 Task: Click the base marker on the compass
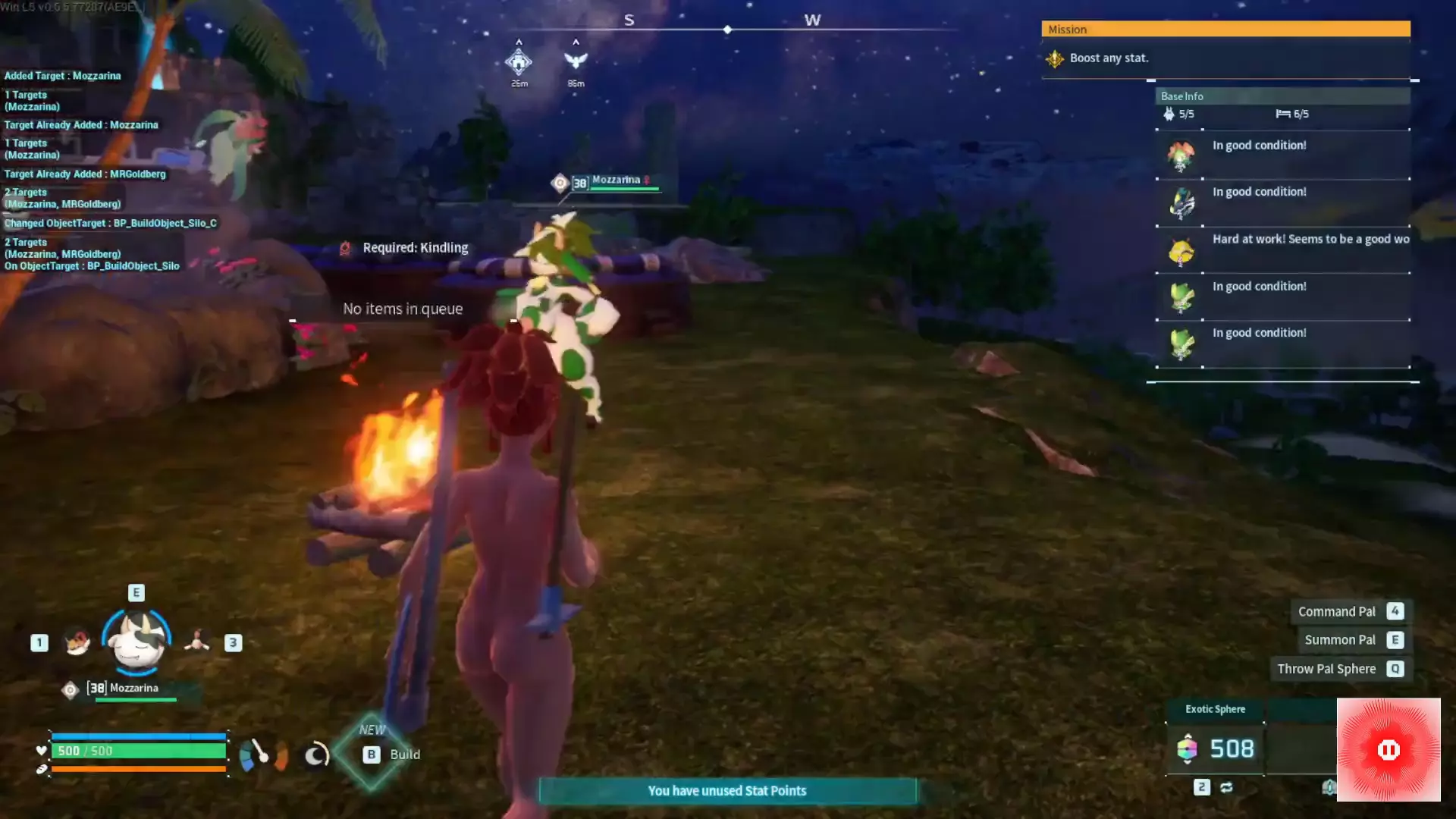519,61
